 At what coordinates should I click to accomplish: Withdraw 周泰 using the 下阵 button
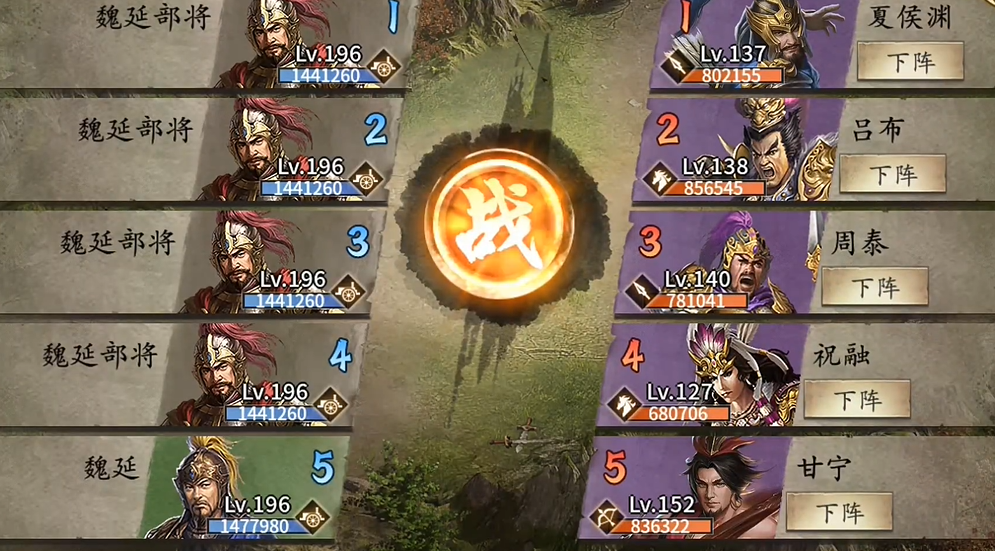pos(874,287)
